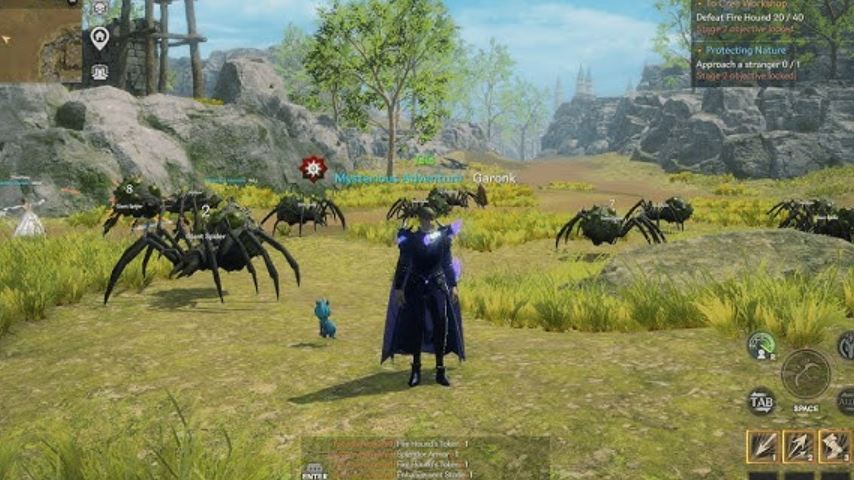Use the middle arrow skill slot

click(799, 446)
